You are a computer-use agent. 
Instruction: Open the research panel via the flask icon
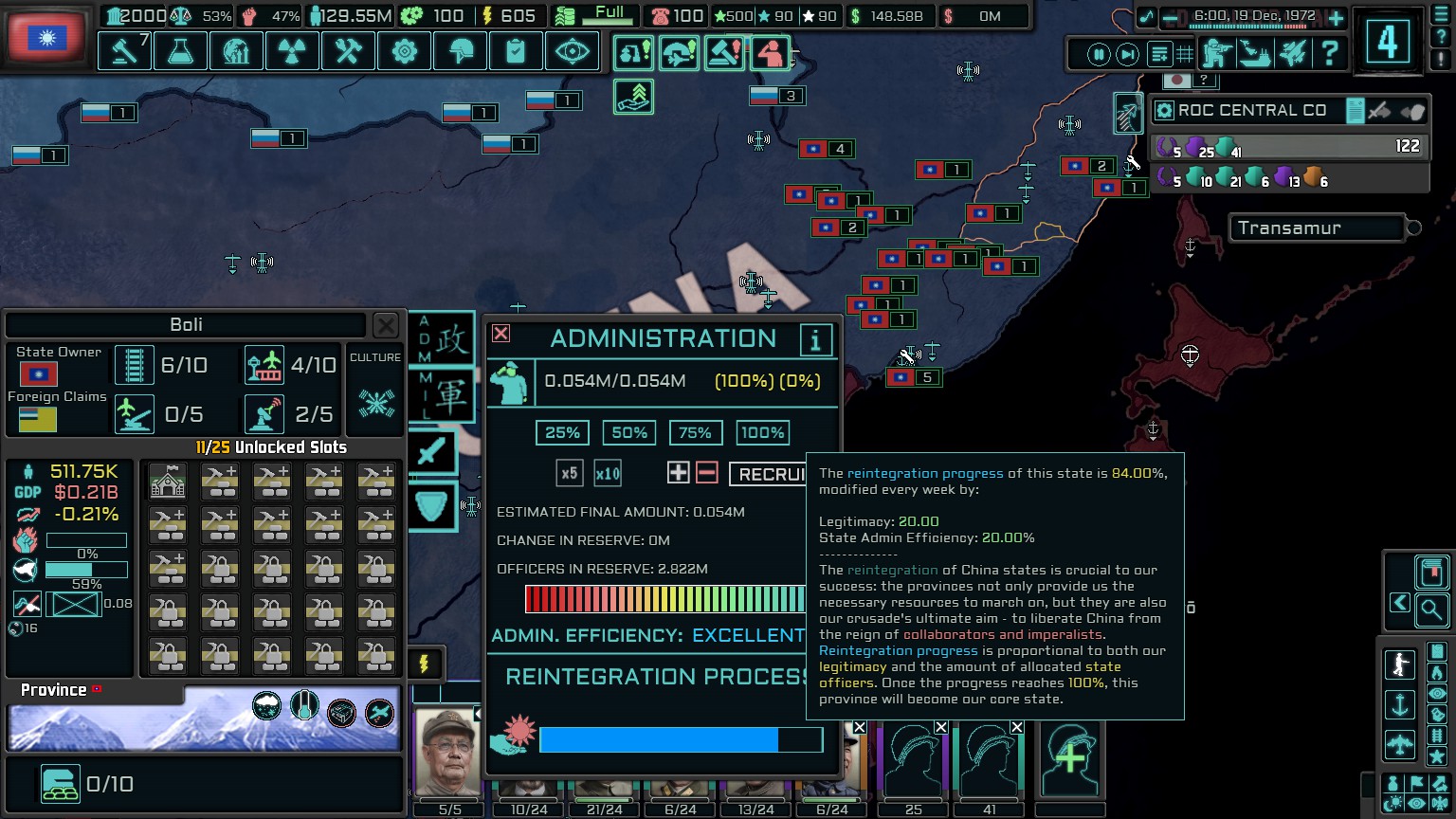coord(180,51)
